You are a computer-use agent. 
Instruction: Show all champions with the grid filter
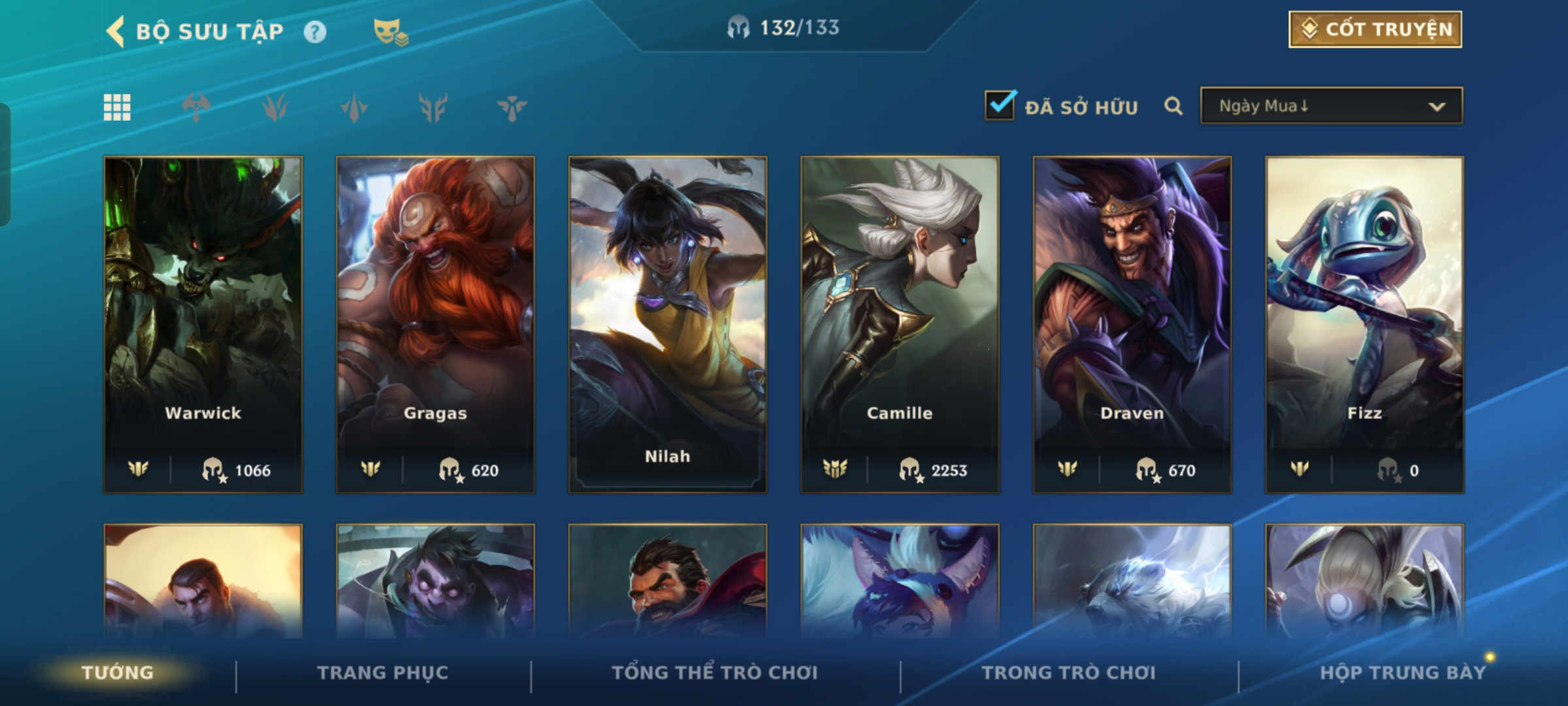(x=117, y=107)
